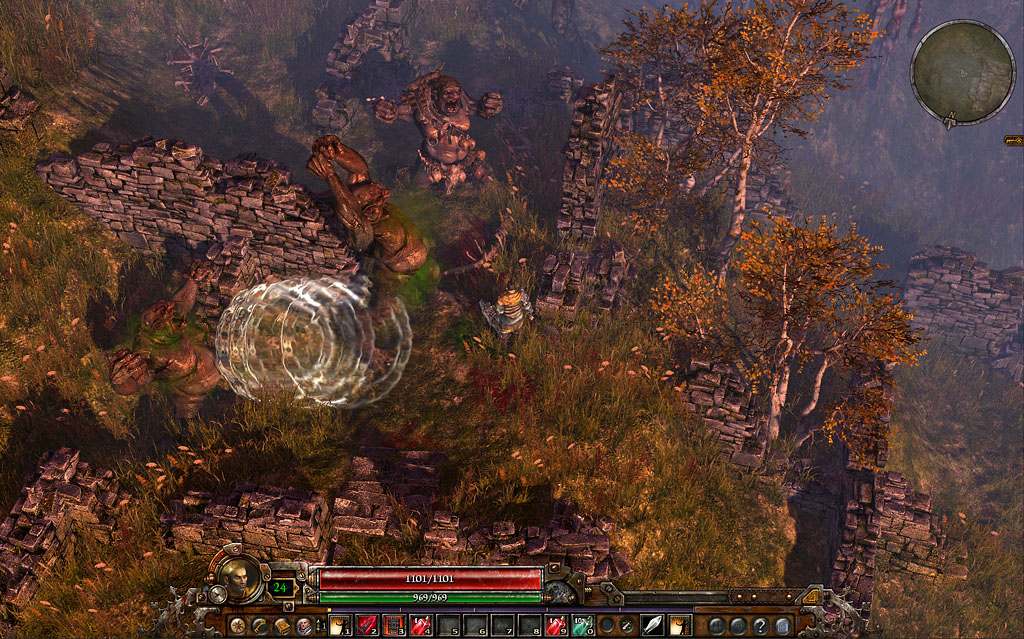Use the red health potion in slot 9
1024x639 pixels.
(556, 626)
